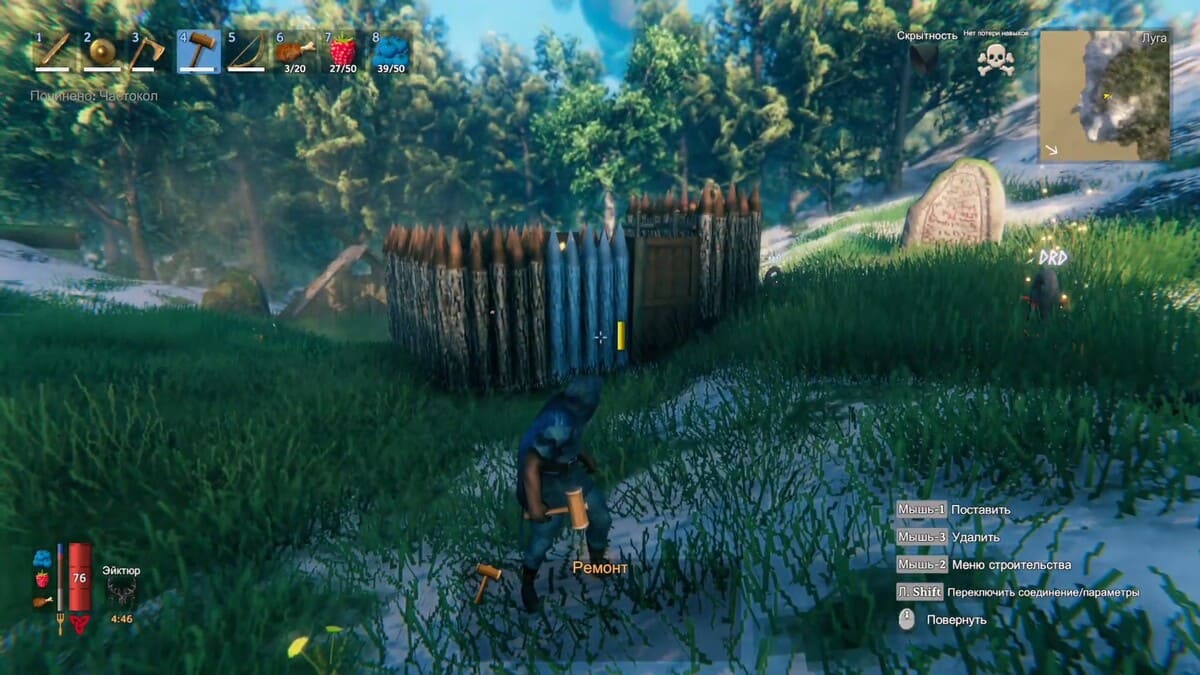Select the bow in hotbar slot 5
The image size is (1200, 675).
pyautogui.click(x=246, y=51)
